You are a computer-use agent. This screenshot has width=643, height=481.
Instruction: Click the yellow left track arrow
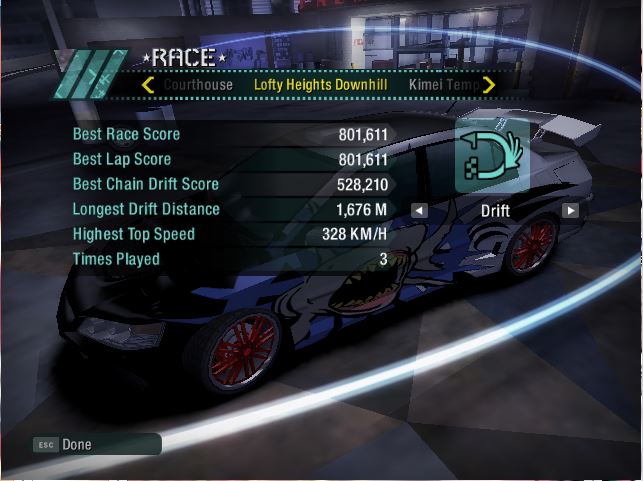[x=148, y=85]
